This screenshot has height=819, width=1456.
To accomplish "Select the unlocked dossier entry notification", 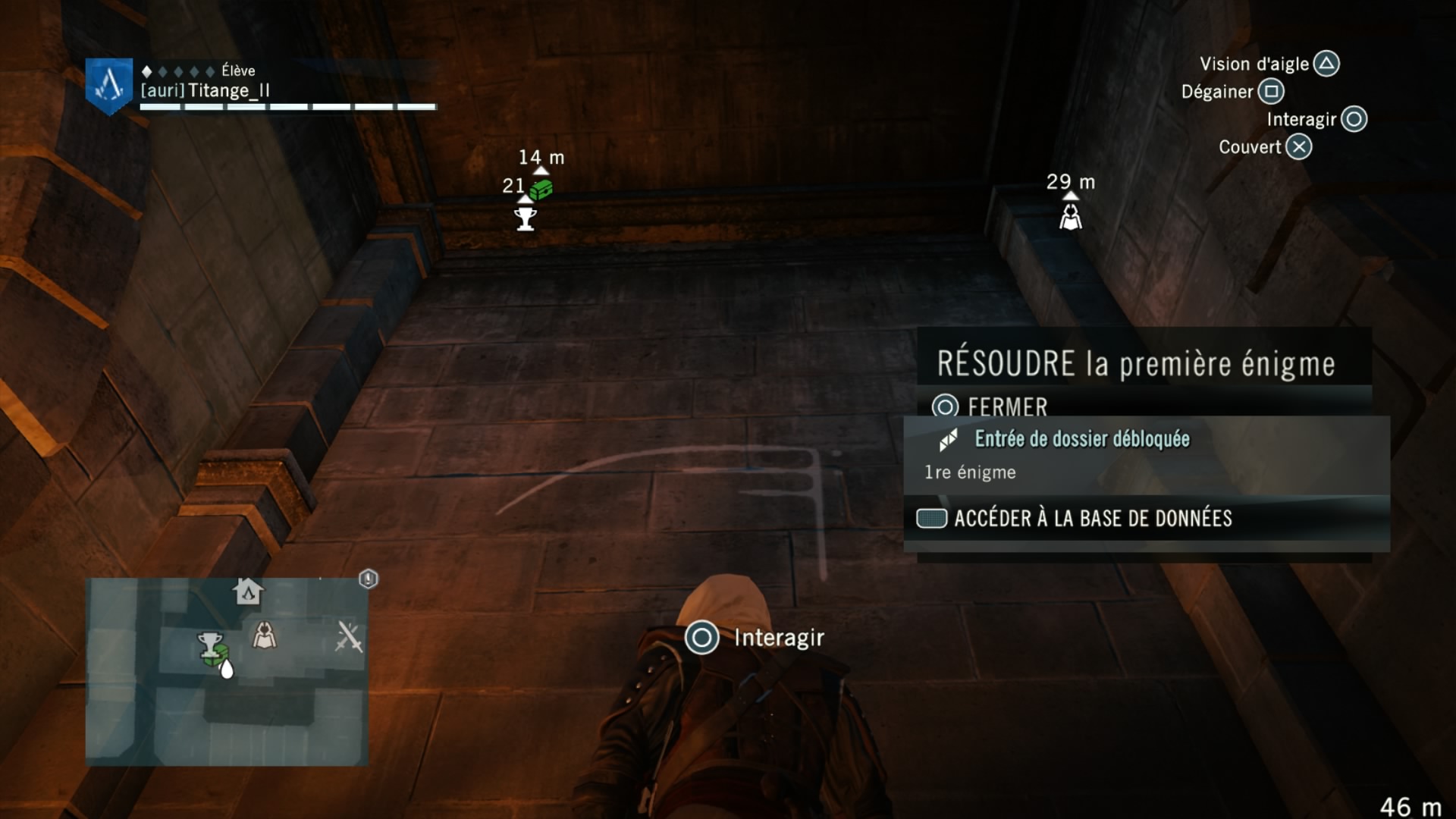I will point(1081,439).
